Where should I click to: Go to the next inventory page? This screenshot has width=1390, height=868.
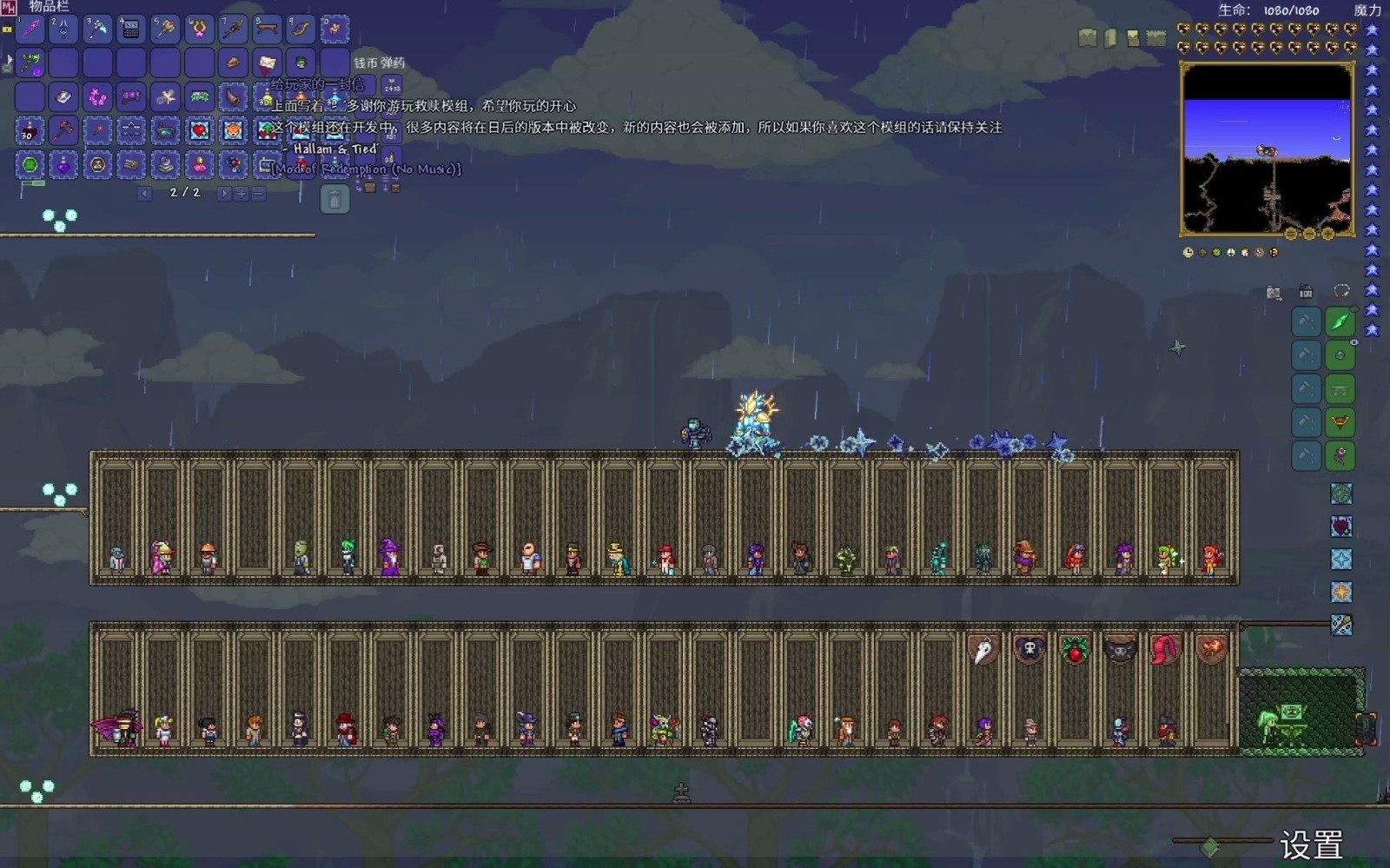pos(224,193)
